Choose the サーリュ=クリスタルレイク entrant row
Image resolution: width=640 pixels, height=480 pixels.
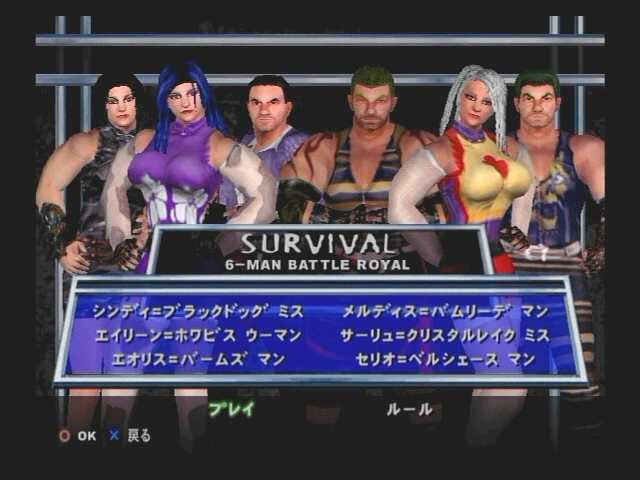click(x=445, y=335)
